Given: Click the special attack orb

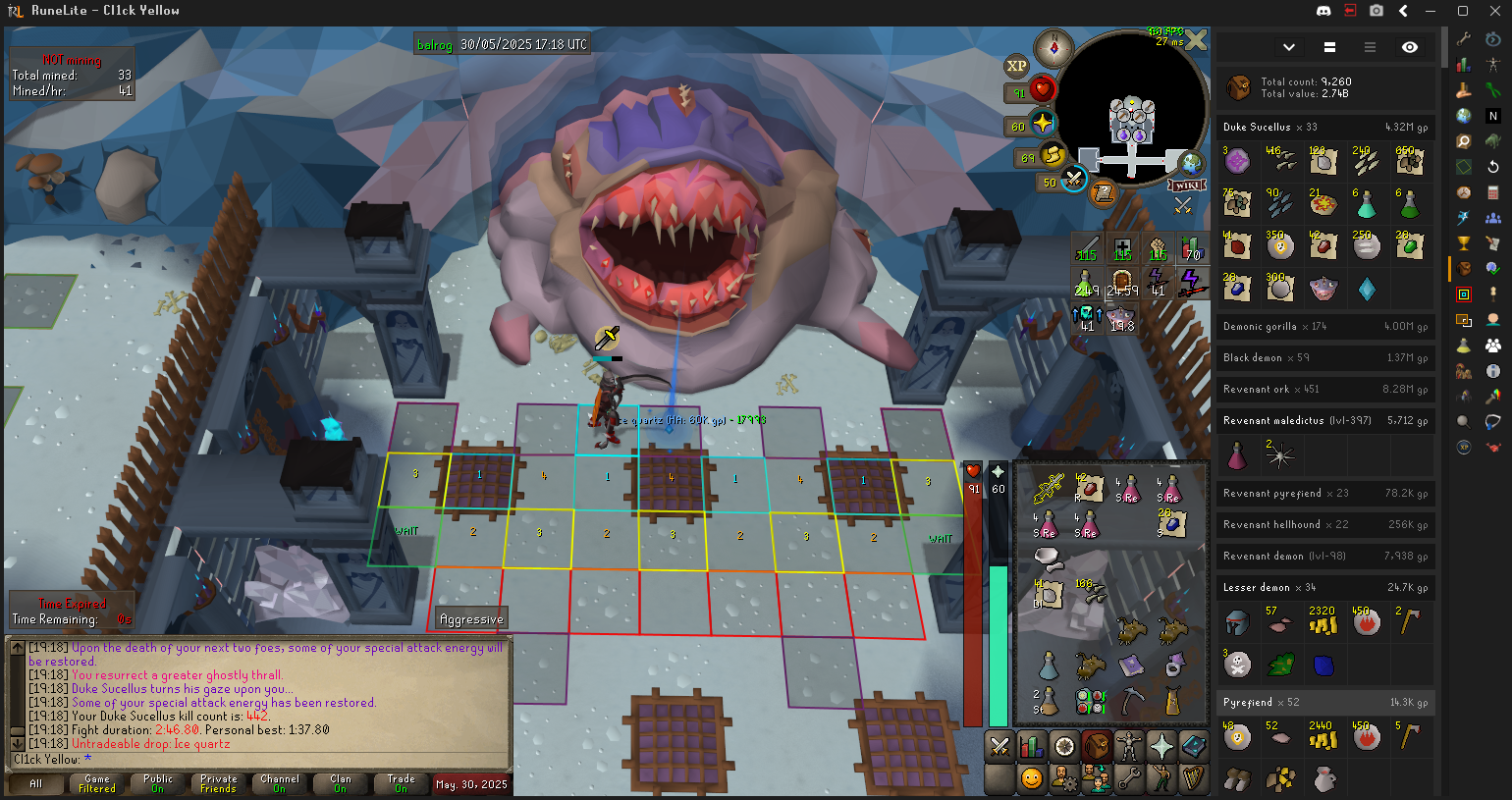Looking at the screenshot, I should click(x=1073, y=180).
